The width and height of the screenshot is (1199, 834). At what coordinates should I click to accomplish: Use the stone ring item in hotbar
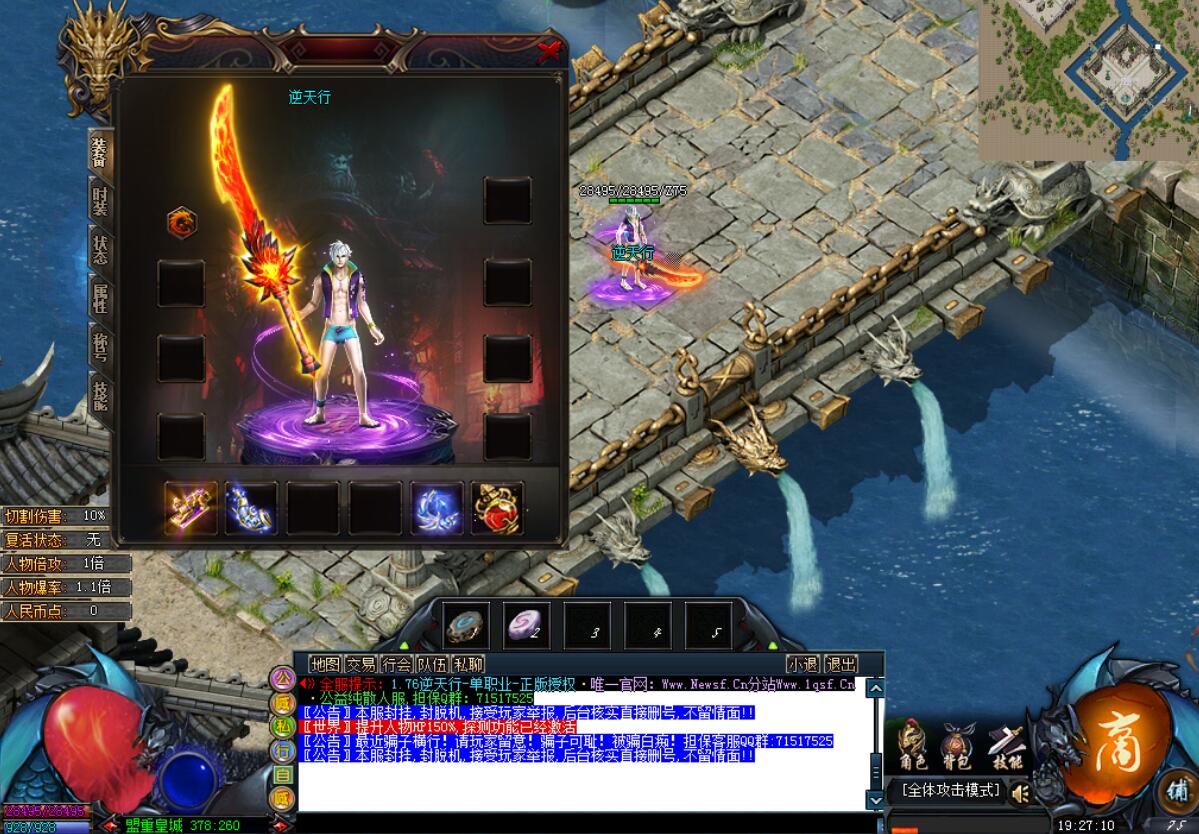[x=467, y=625]
